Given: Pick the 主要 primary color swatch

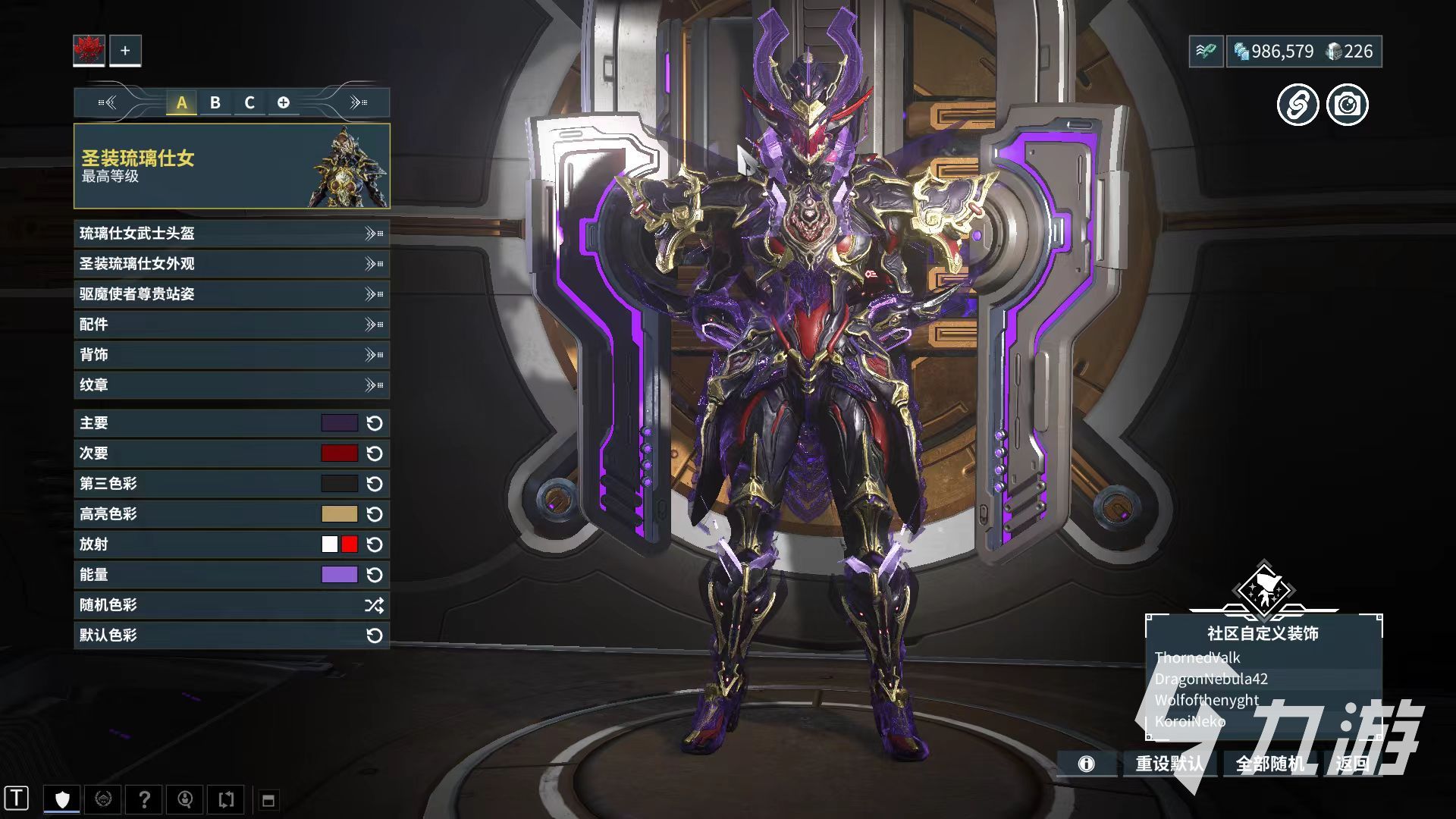Looking at the screenshot, I should click(339, 423).
